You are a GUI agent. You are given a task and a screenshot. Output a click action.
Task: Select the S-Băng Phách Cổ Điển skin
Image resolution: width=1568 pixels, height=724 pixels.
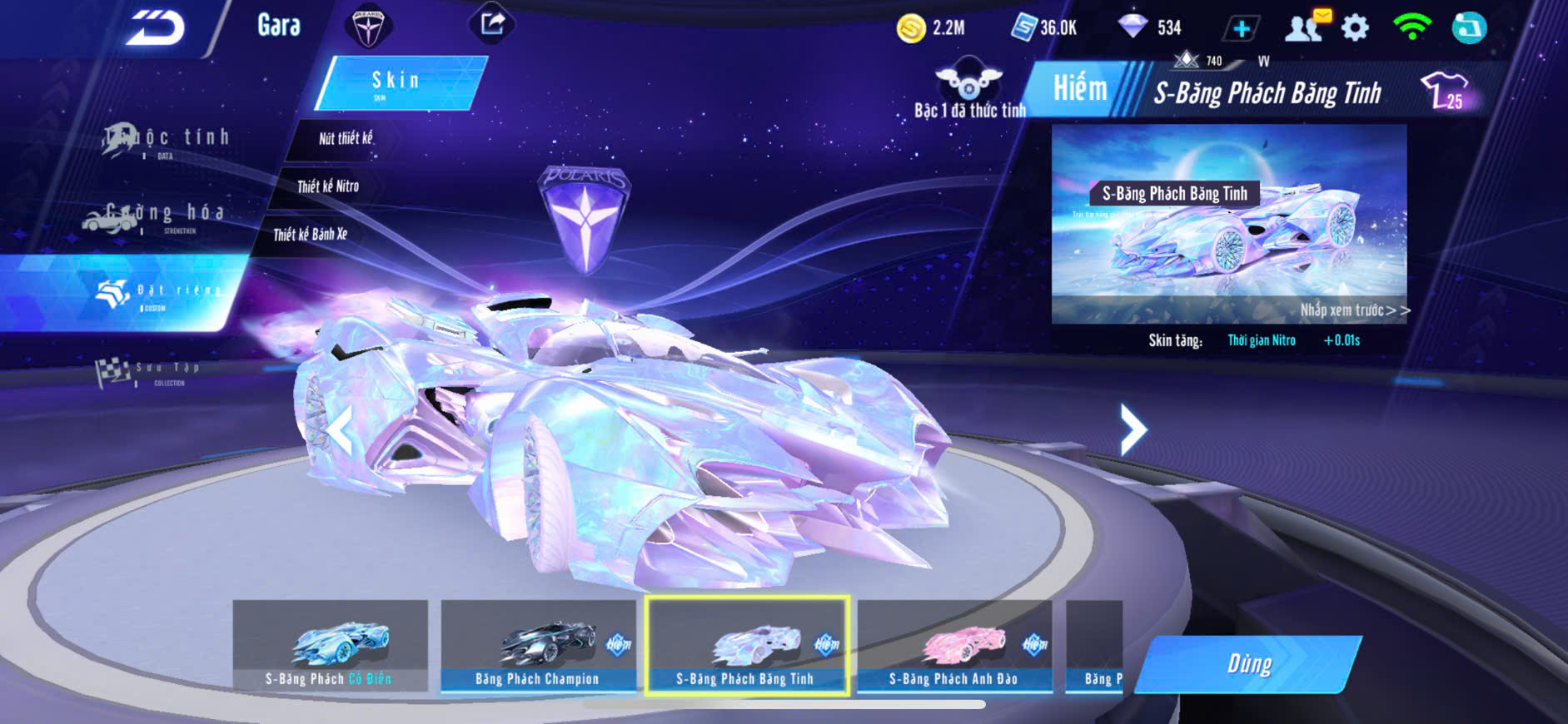pos(330,646)
